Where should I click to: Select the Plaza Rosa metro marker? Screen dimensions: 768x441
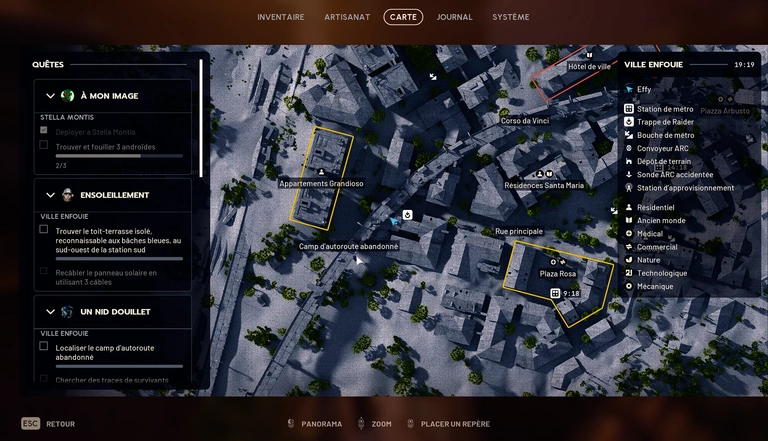pos(555,293)
